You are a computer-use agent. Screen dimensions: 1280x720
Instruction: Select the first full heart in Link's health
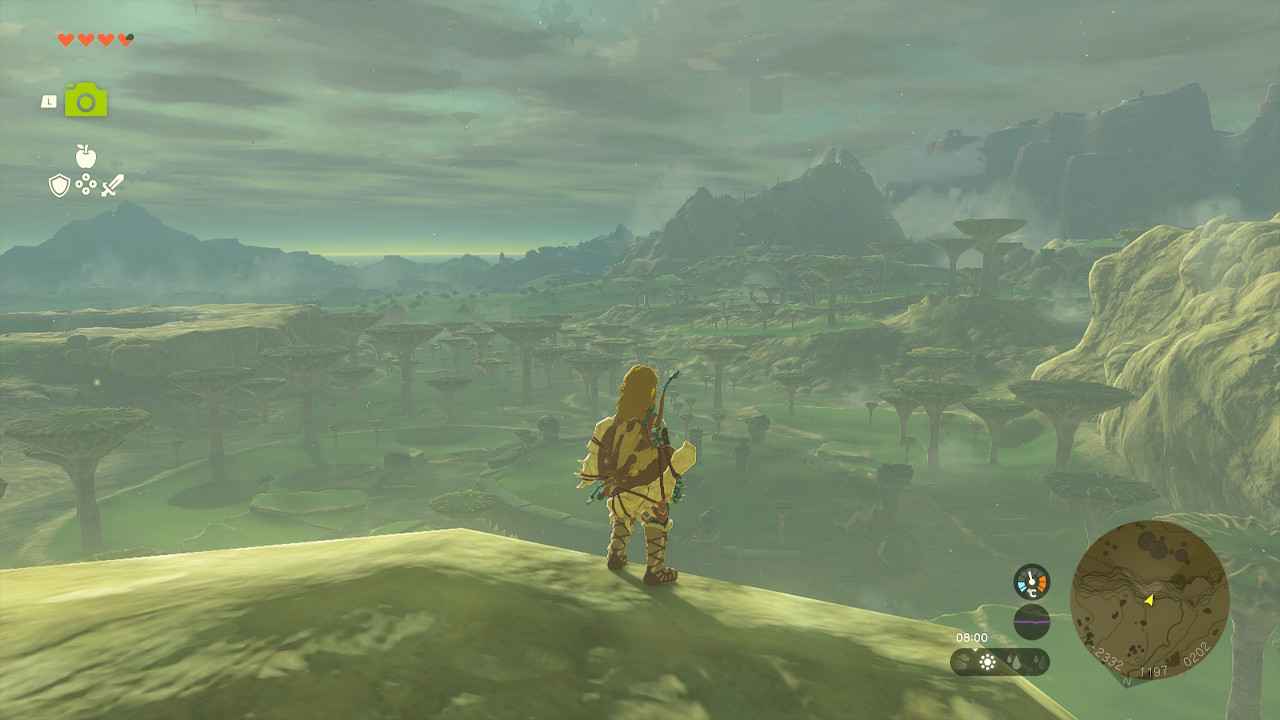pos(65,39)
